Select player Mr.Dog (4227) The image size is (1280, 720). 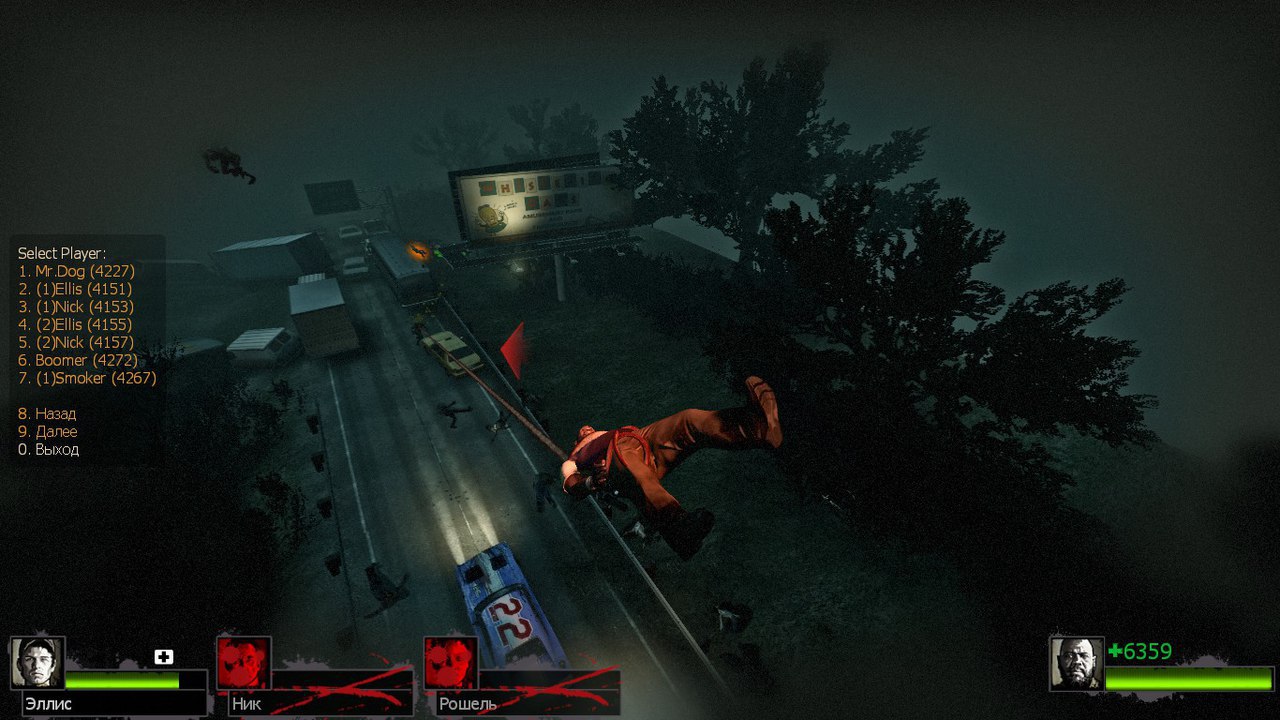tap(77, 271)
